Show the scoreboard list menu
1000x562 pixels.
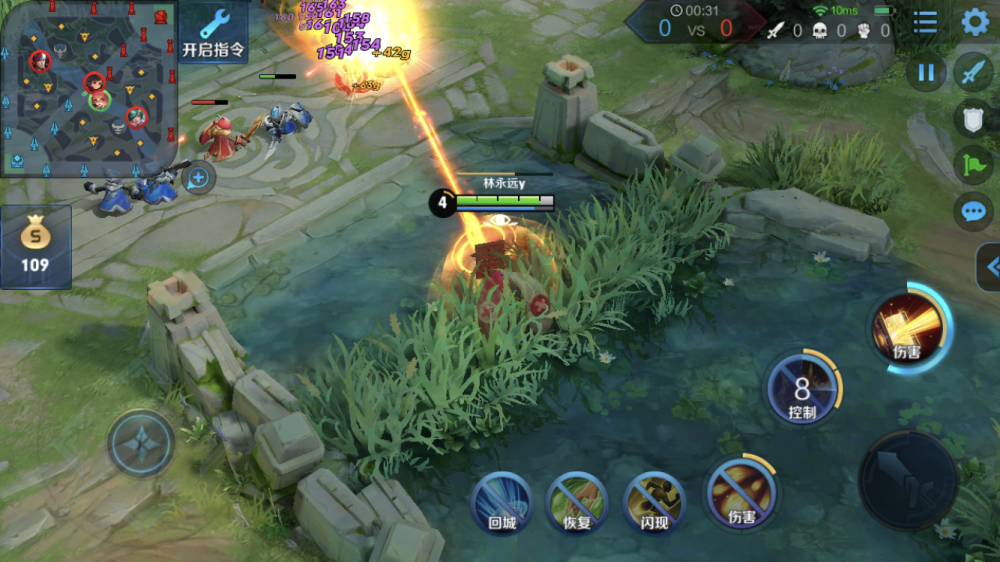[926, 23]
